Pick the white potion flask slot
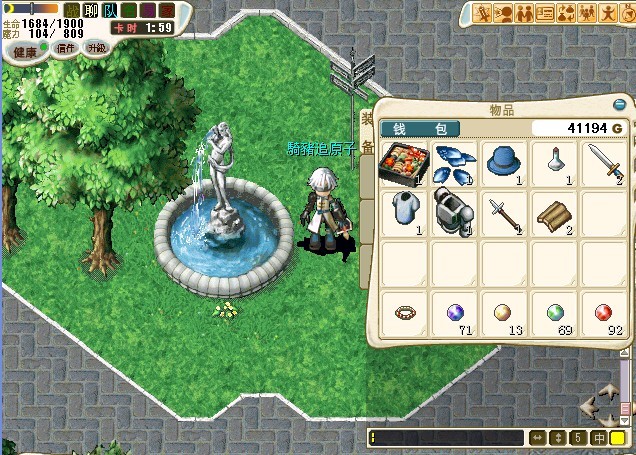 556,161
